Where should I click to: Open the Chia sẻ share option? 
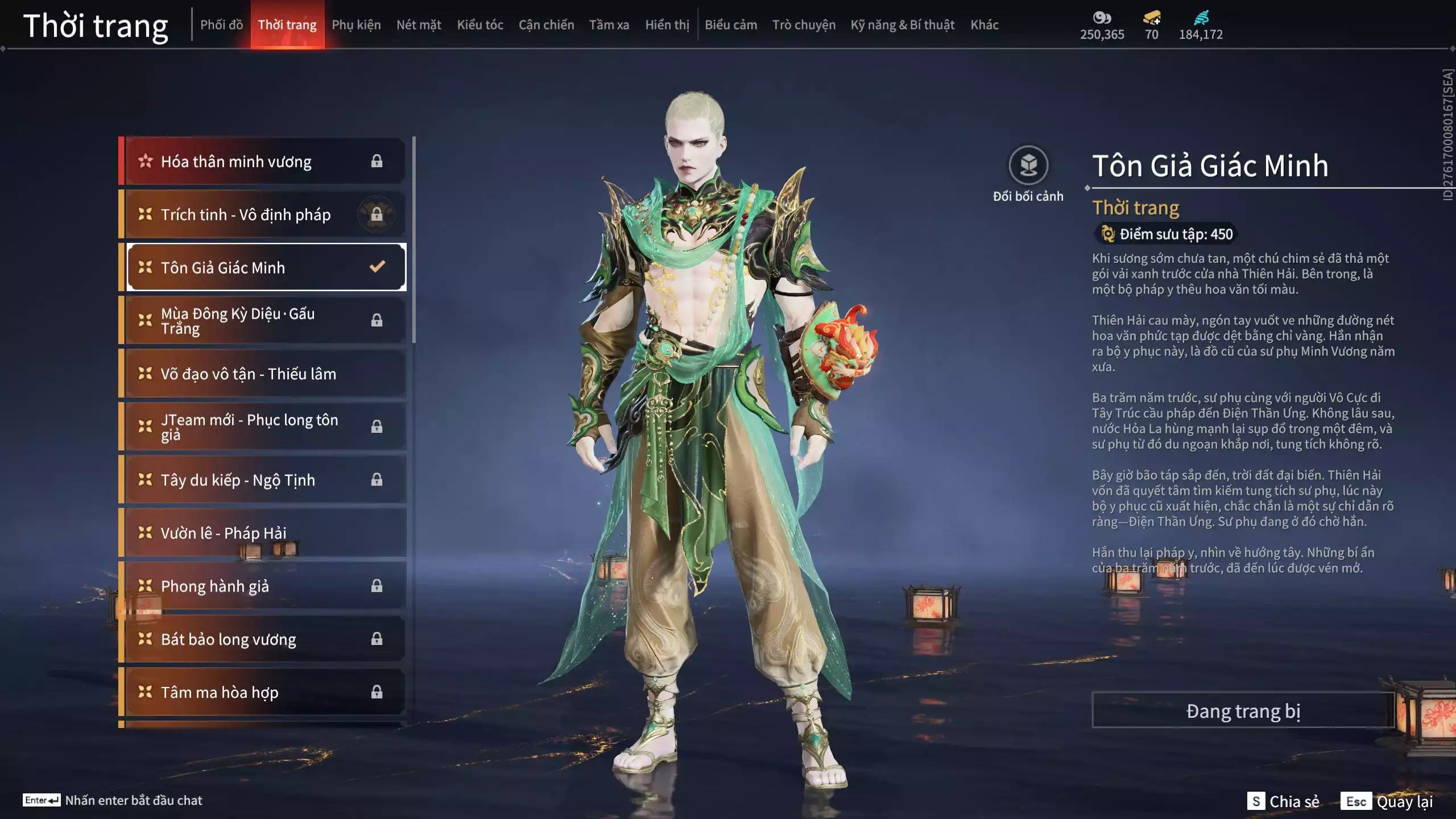point(1284,801)
